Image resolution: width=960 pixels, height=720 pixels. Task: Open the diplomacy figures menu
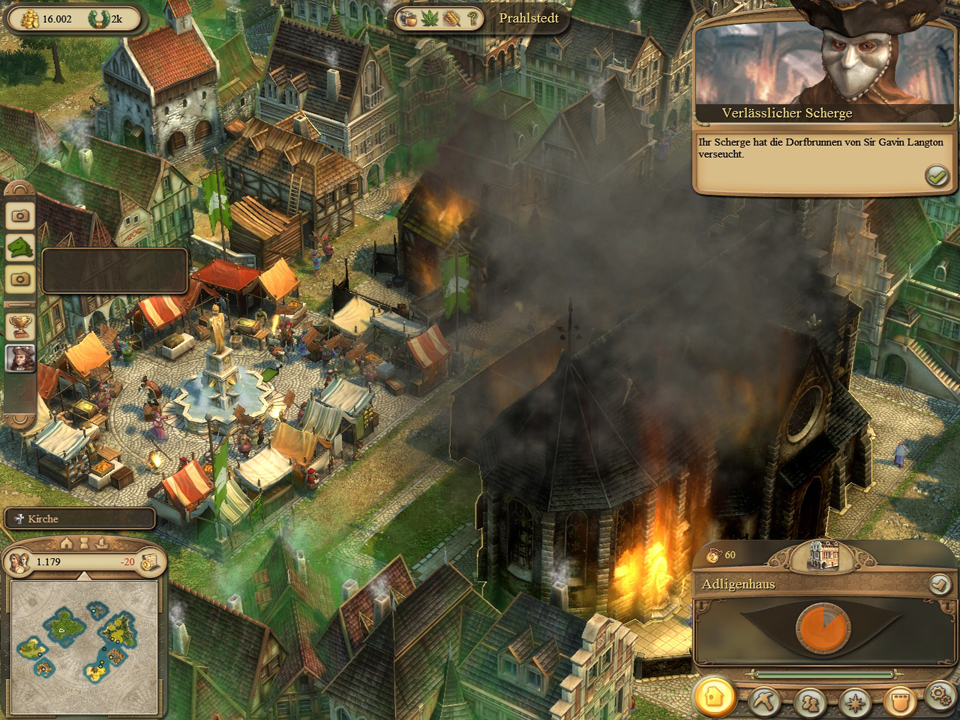pyautogui.click(x=810, y=700)
